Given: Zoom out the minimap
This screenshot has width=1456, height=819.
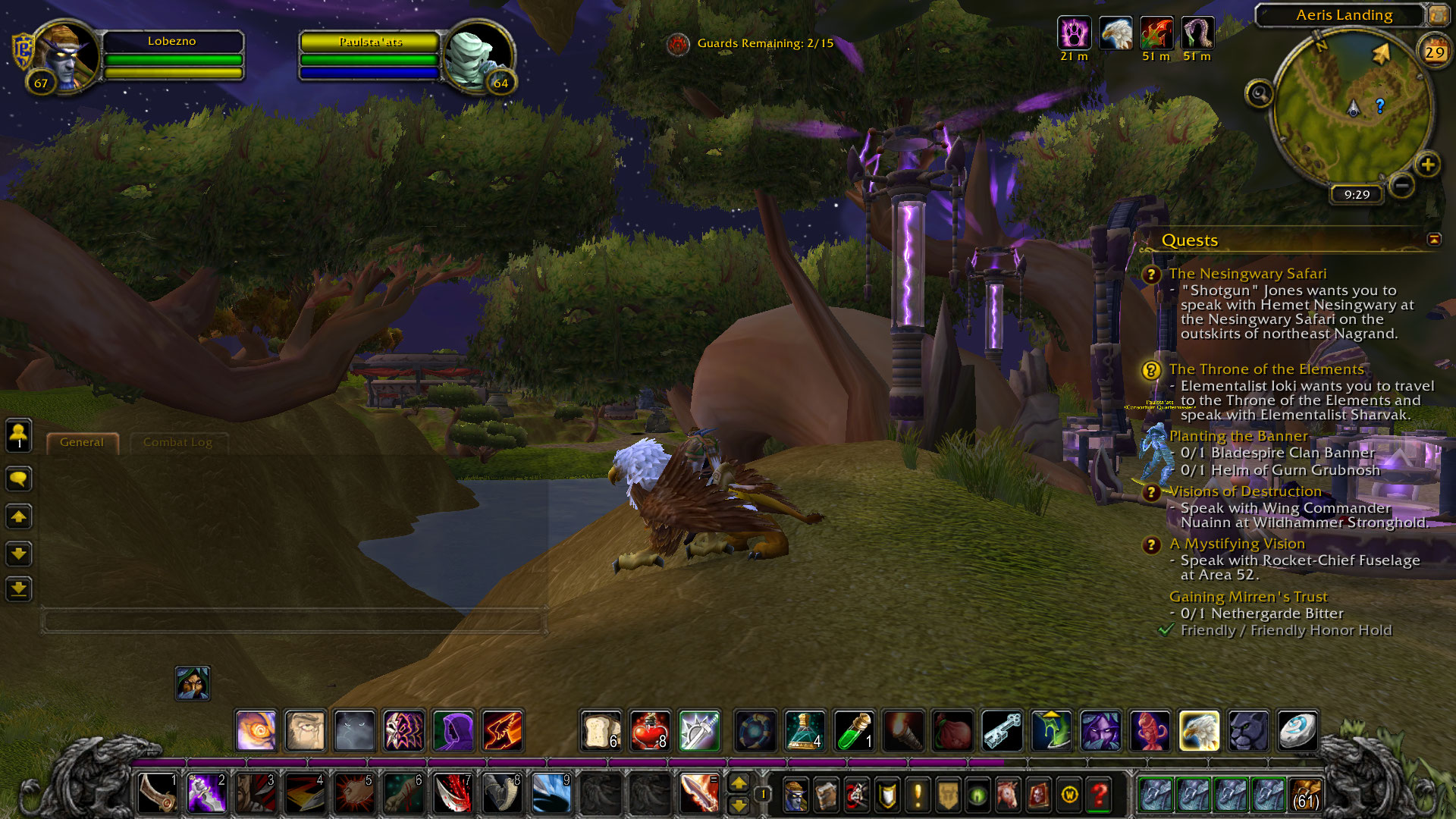Looking at the screenshot, I should coord(1402,185).
